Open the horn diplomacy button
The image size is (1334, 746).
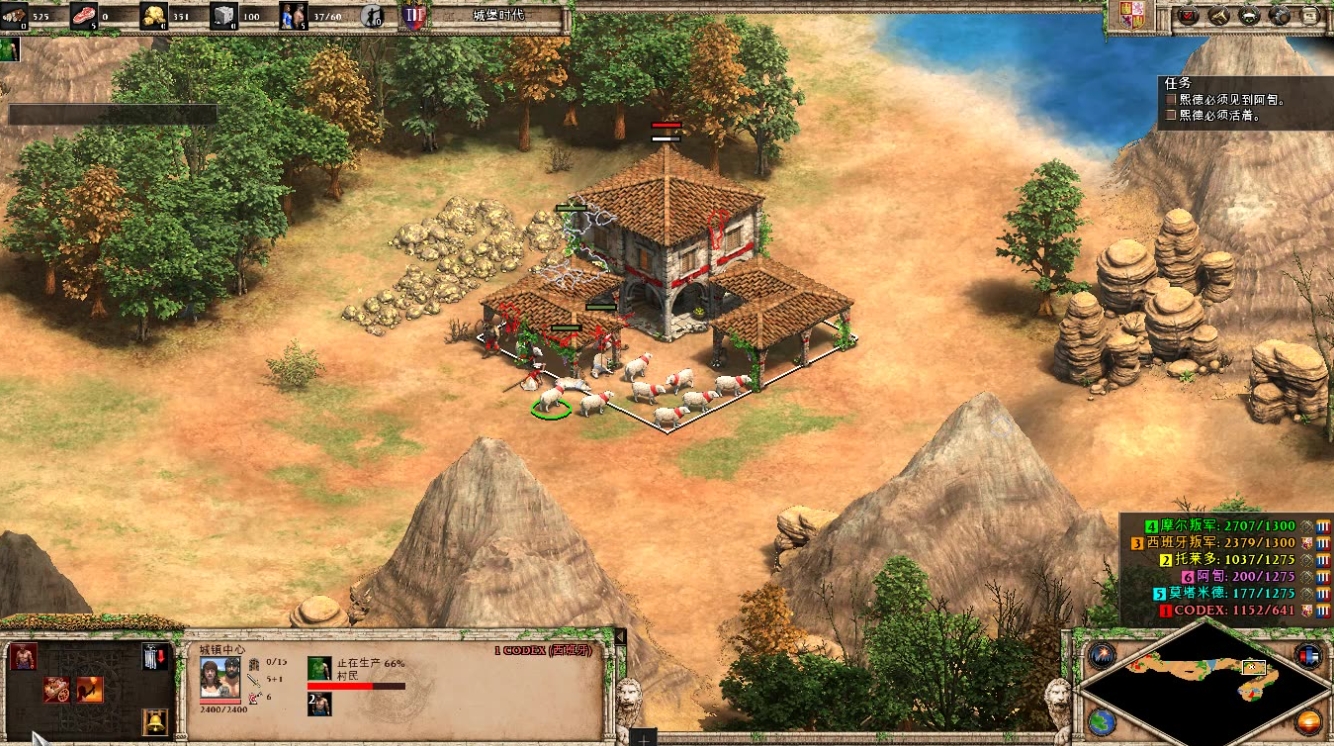1218,15
